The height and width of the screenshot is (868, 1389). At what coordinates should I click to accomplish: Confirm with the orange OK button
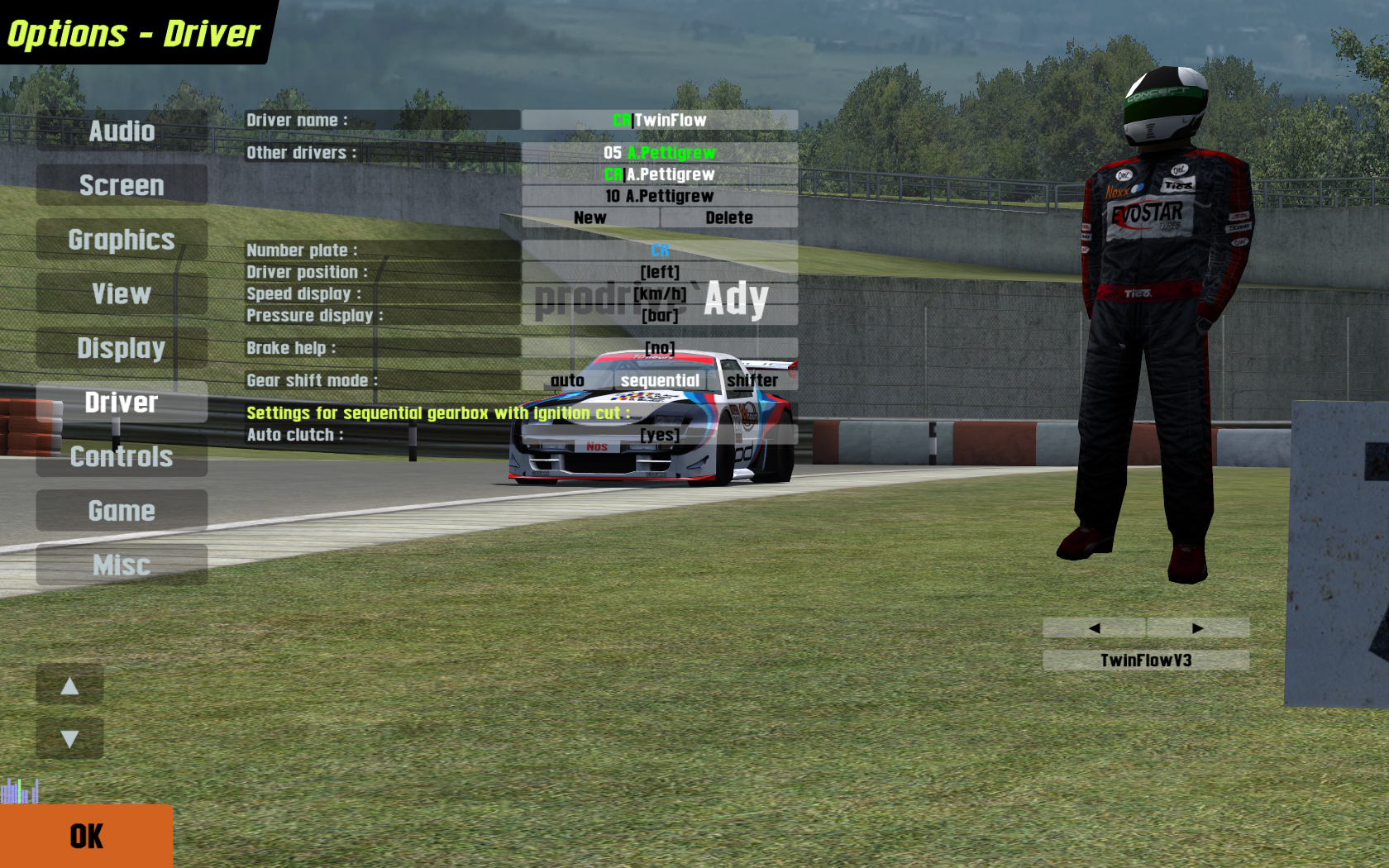pos(86,836)
